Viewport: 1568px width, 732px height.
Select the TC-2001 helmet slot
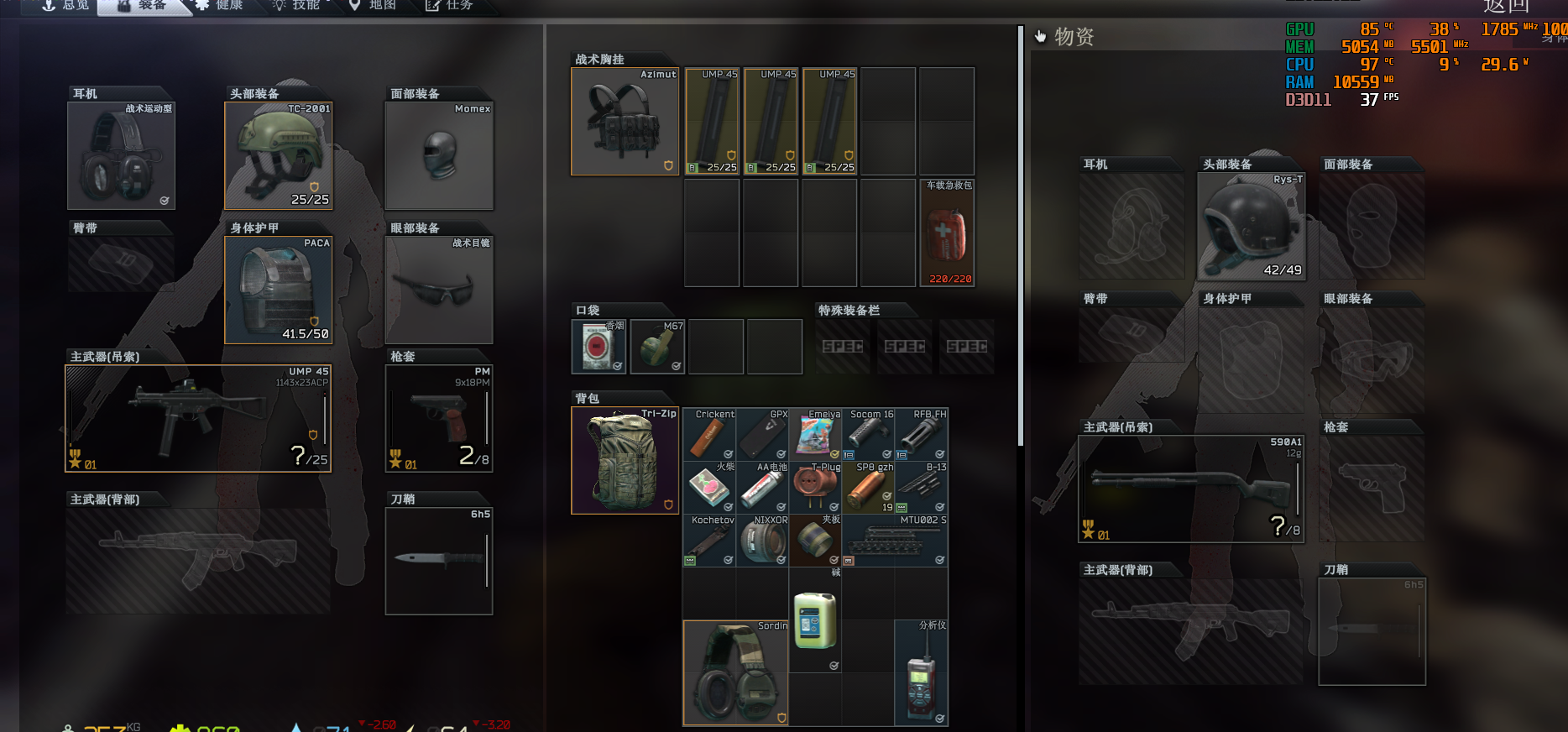coord(279,155)
